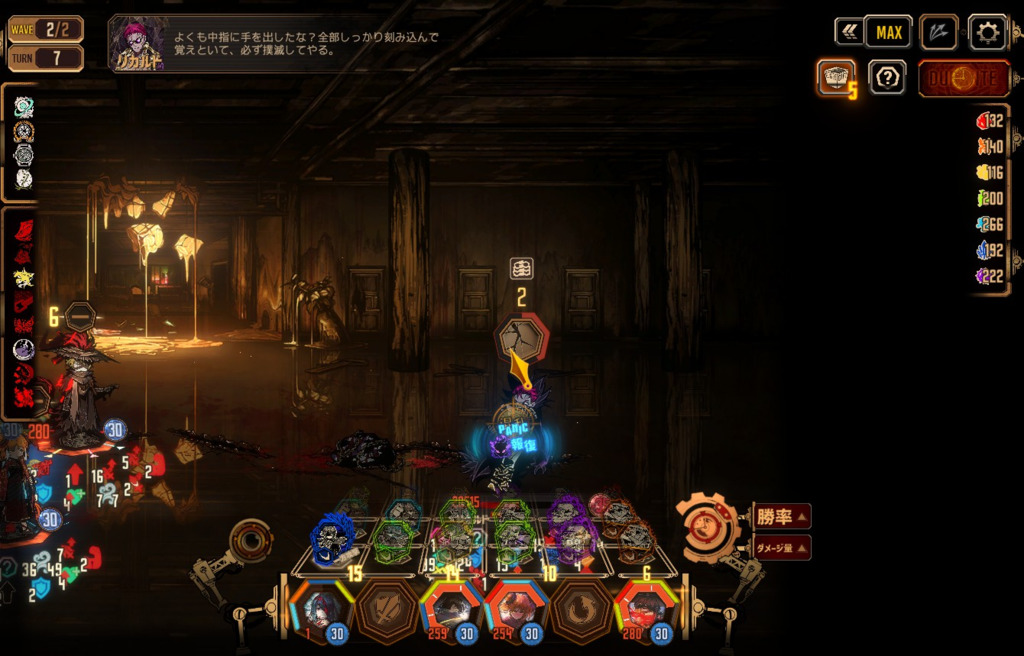
Task: Choose the empty sword-and-shield defense slot
Action: (387, 609)
